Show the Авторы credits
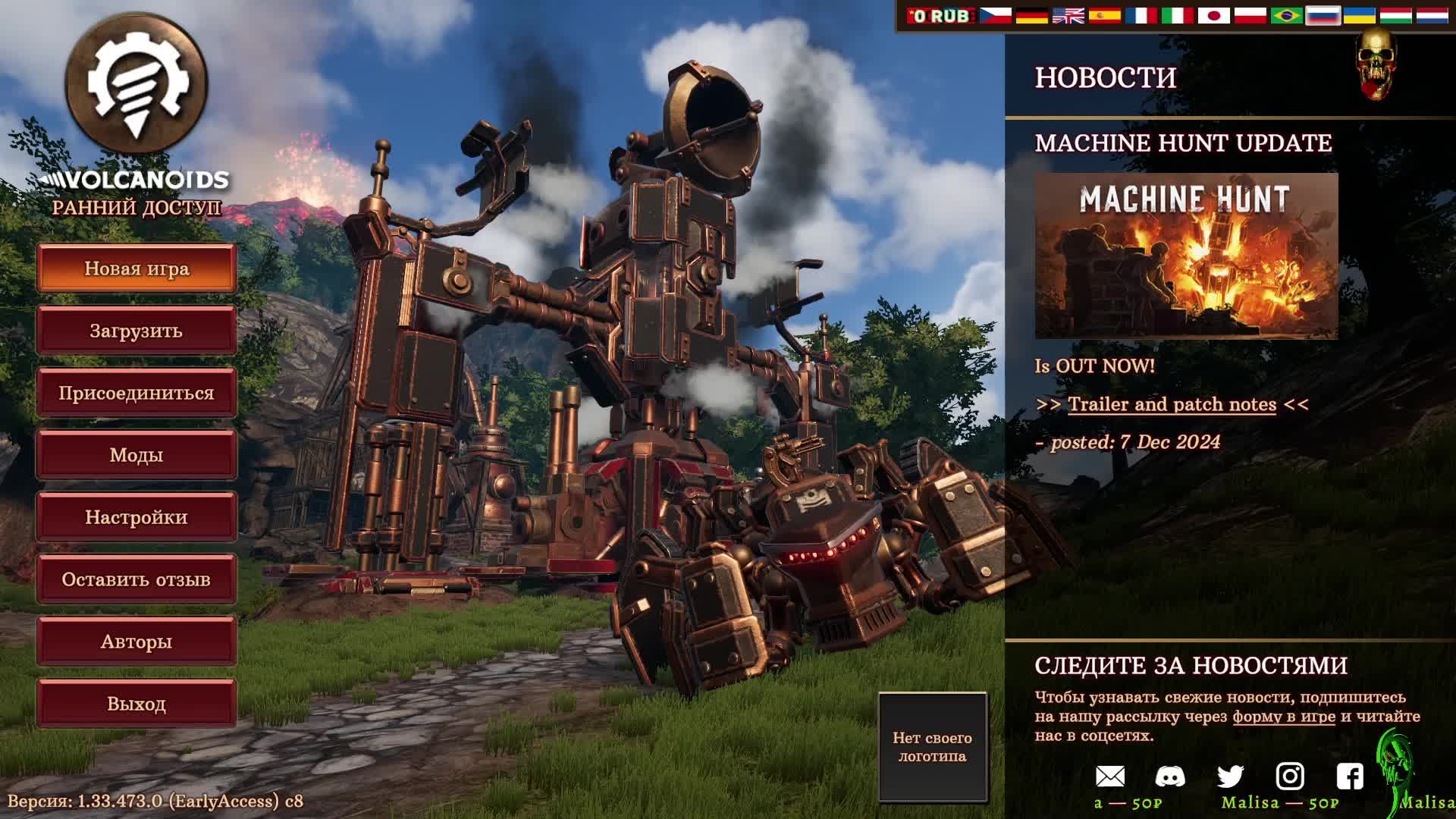 136,642
